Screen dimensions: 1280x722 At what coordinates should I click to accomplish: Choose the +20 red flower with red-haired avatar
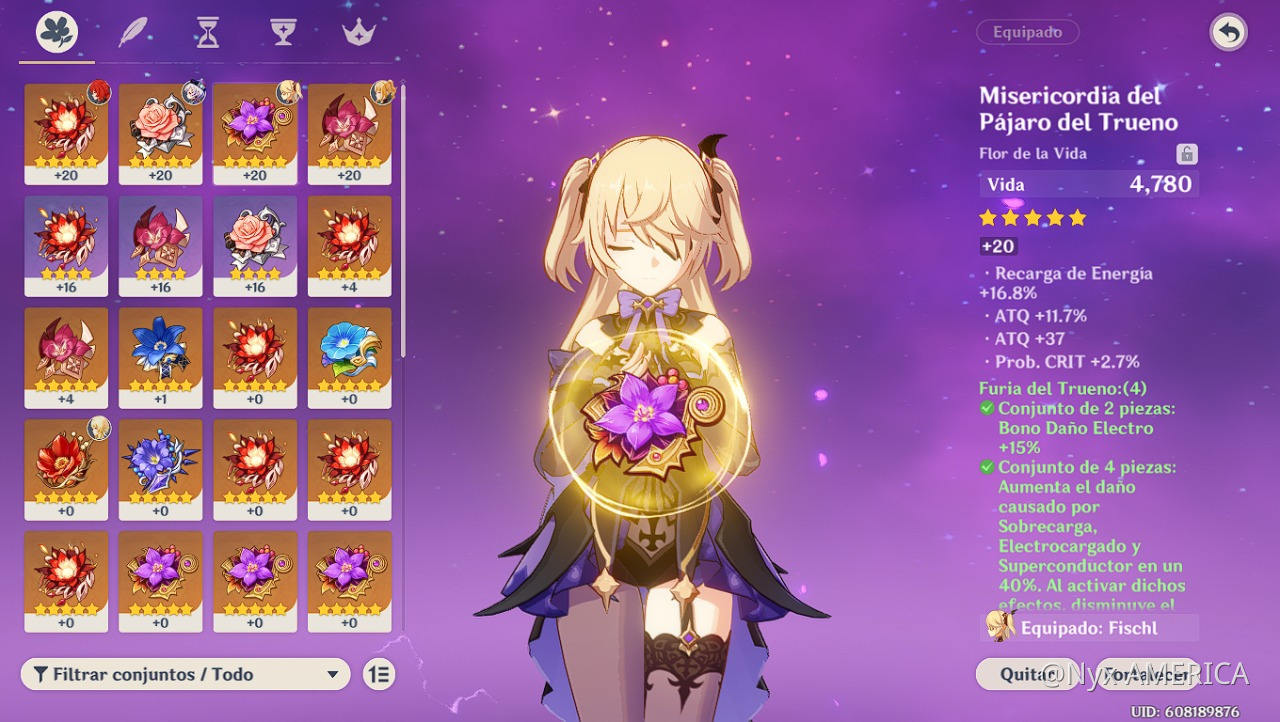(66, 133)
